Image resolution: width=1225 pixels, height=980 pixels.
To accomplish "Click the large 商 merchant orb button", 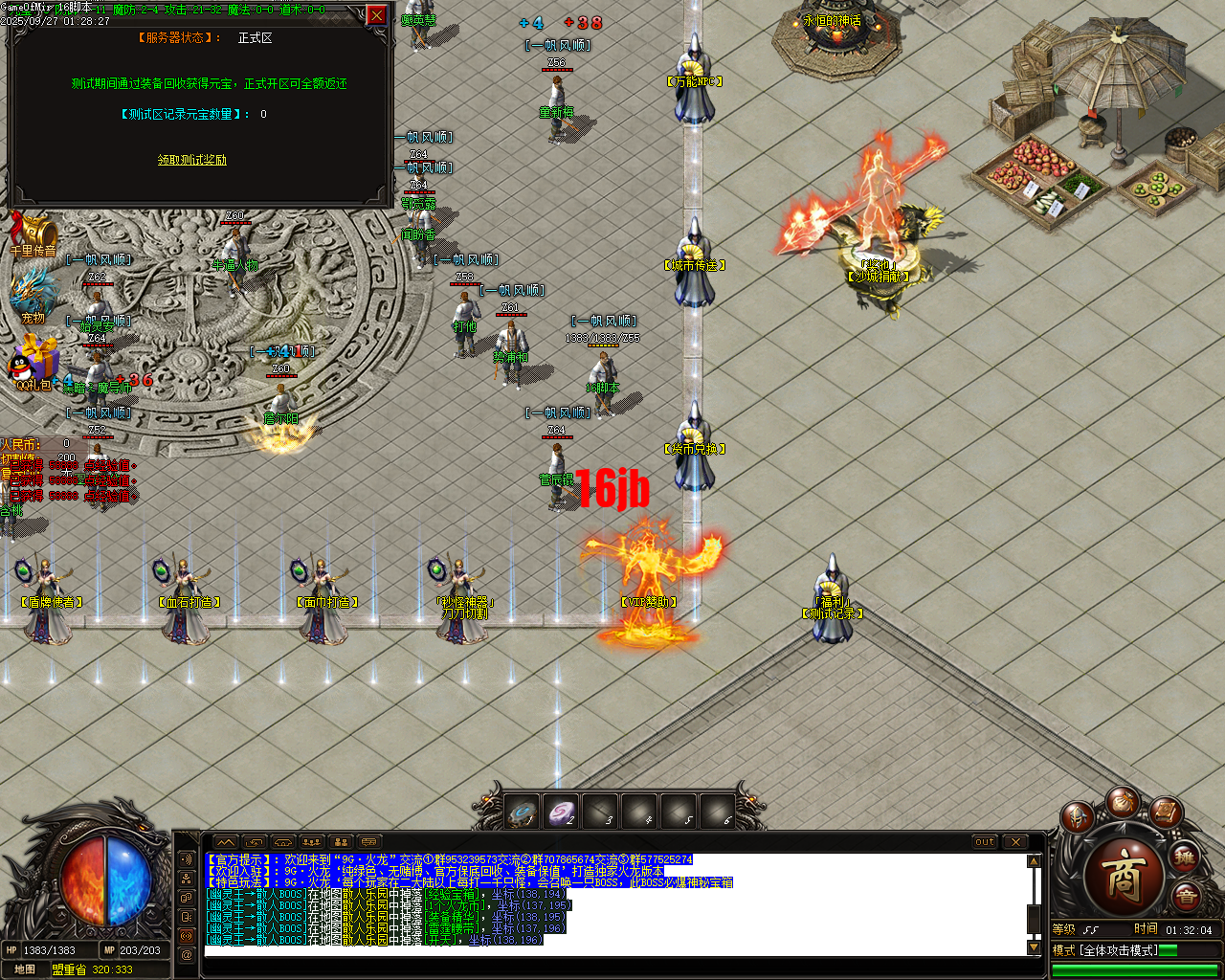I will point(1126,874).
